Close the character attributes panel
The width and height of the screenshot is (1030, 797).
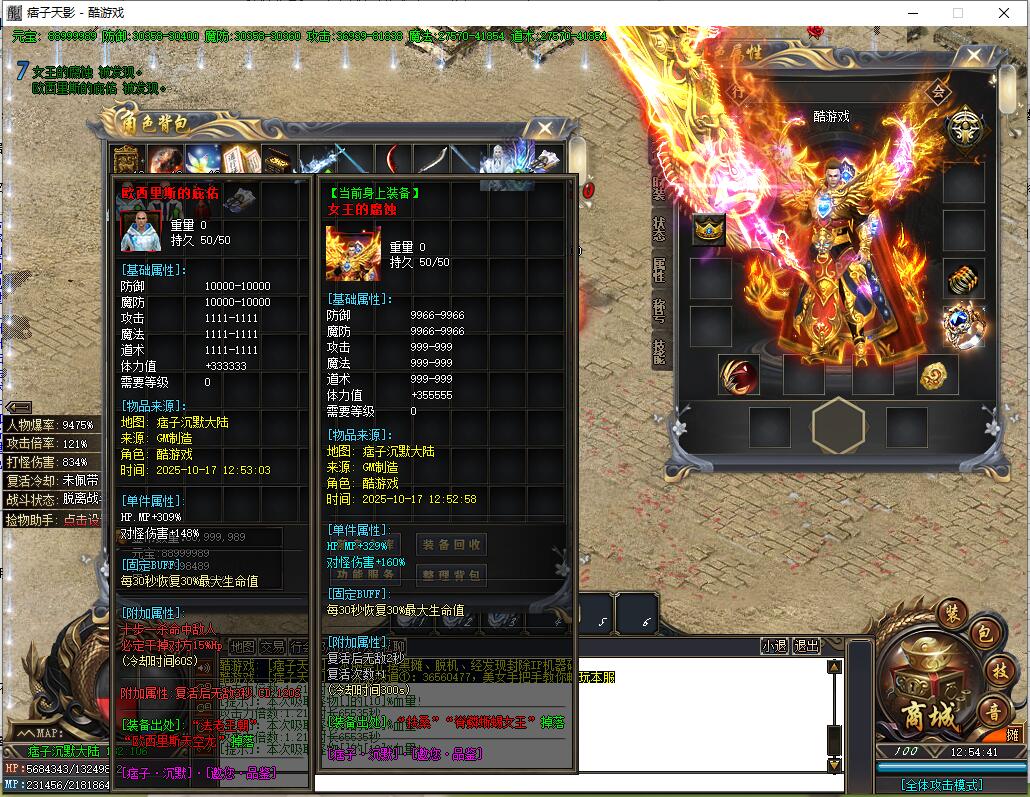974,55
